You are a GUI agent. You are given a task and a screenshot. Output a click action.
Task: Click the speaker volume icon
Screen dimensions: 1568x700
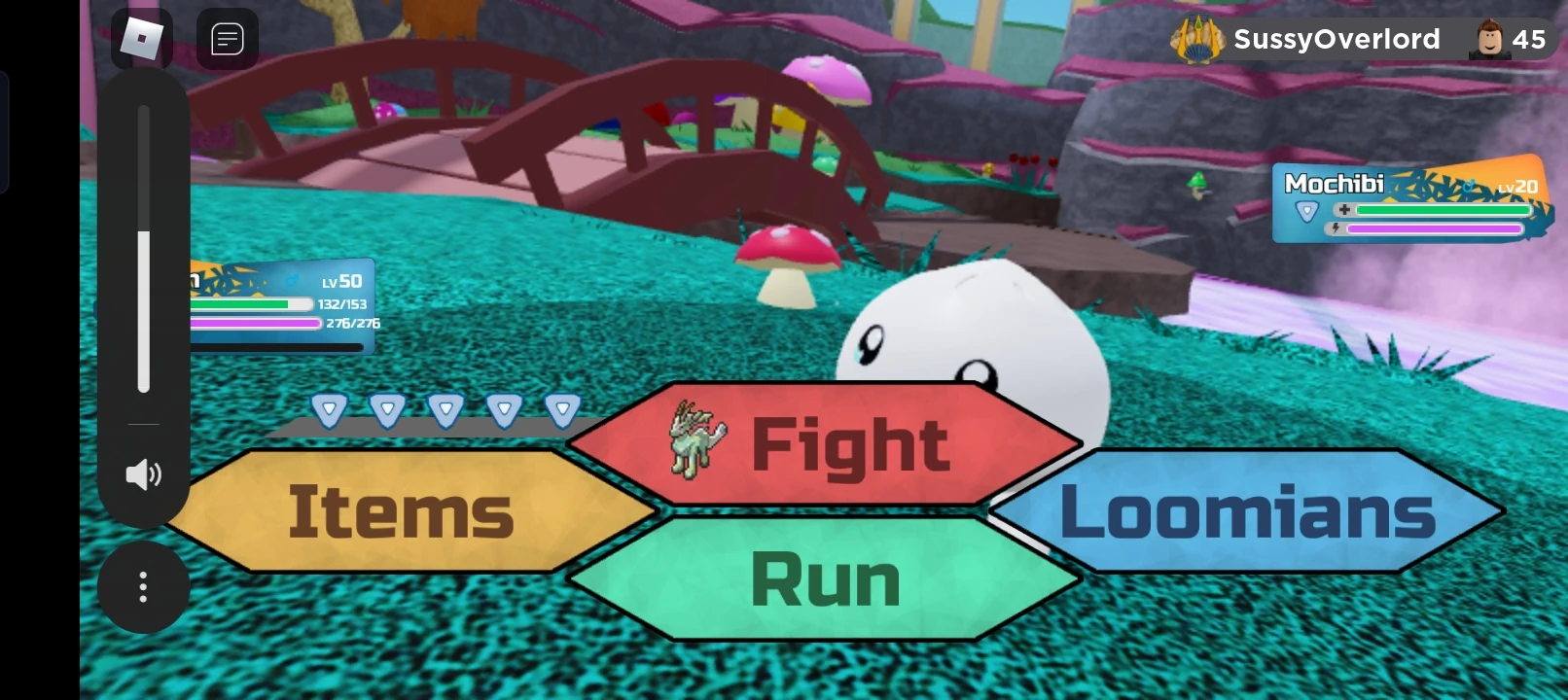pos(143,474)
